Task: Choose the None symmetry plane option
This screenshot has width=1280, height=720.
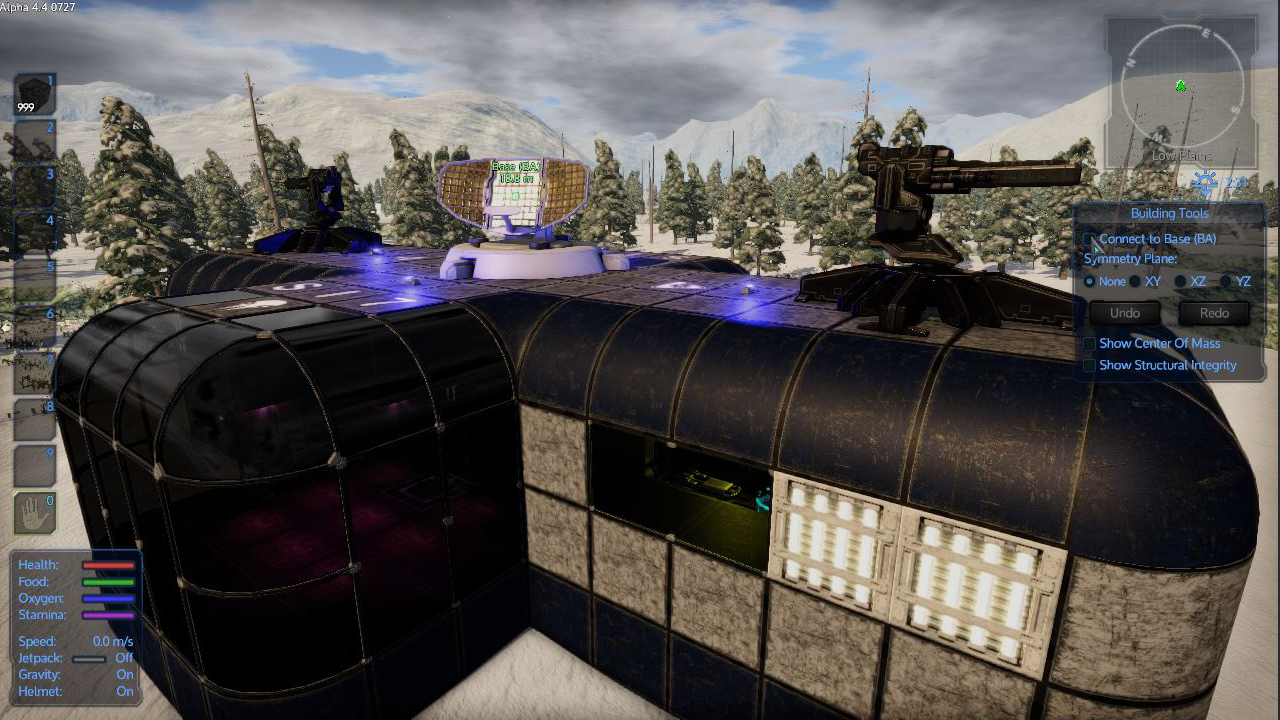Action: (1090, 282)
